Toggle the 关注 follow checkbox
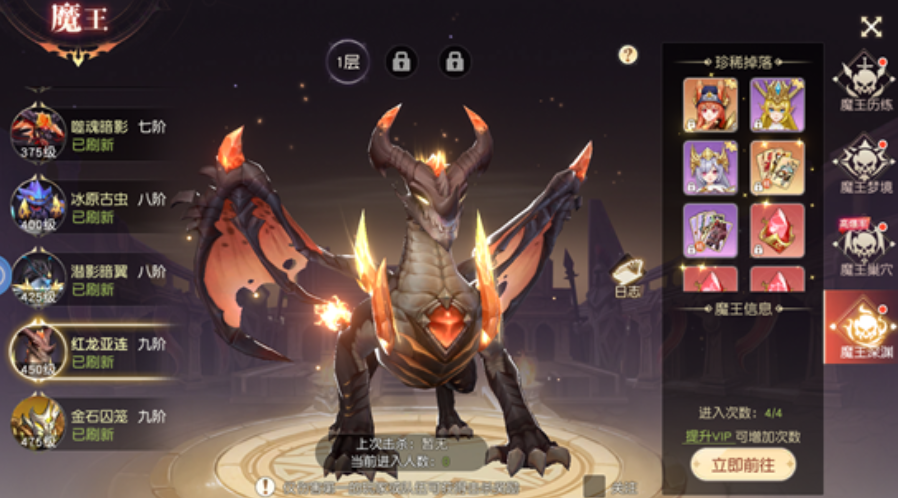898x498 pixels. point(595,487)
